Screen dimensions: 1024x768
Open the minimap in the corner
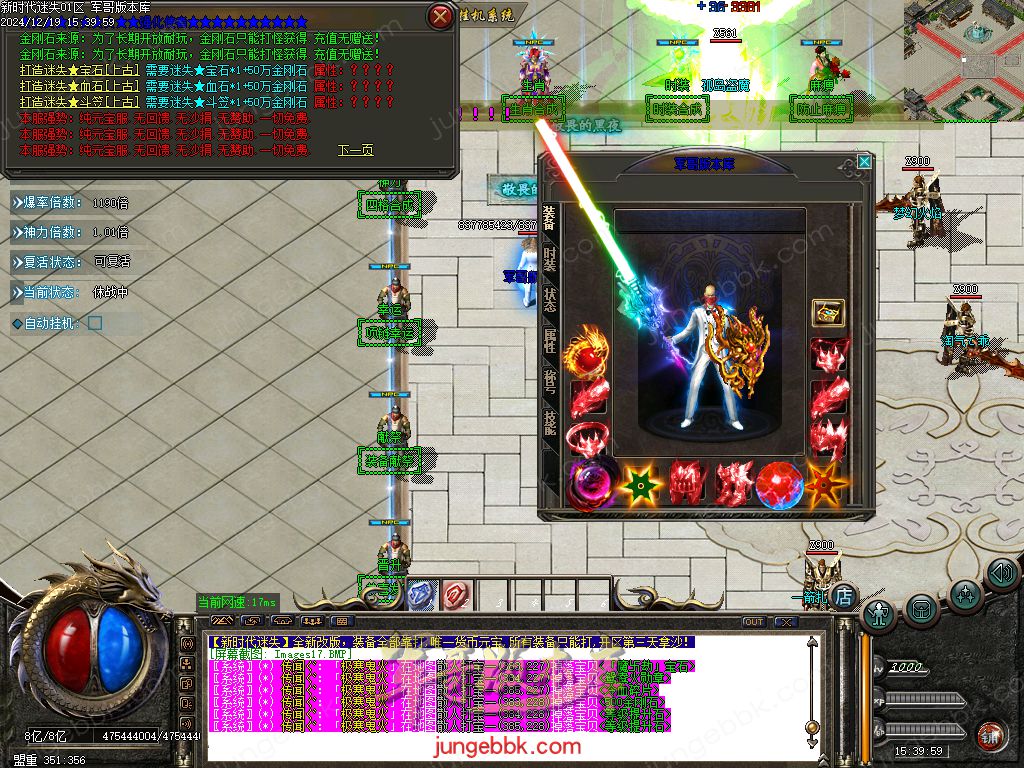(x=963, y=60)
